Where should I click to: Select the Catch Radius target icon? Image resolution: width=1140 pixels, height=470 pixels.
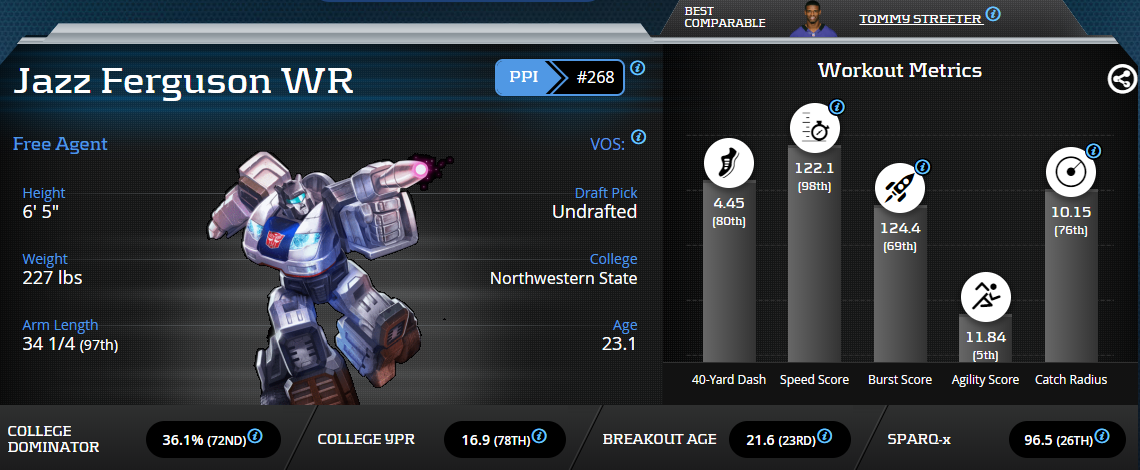(x=1071, y=172)
